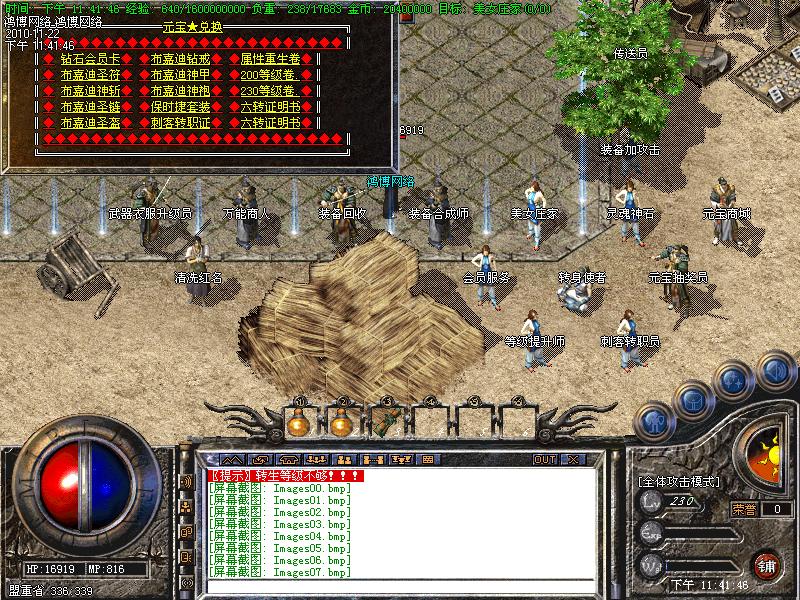Open the red 铺 shop button
The image size is (800, 600).
click(767, 564)
